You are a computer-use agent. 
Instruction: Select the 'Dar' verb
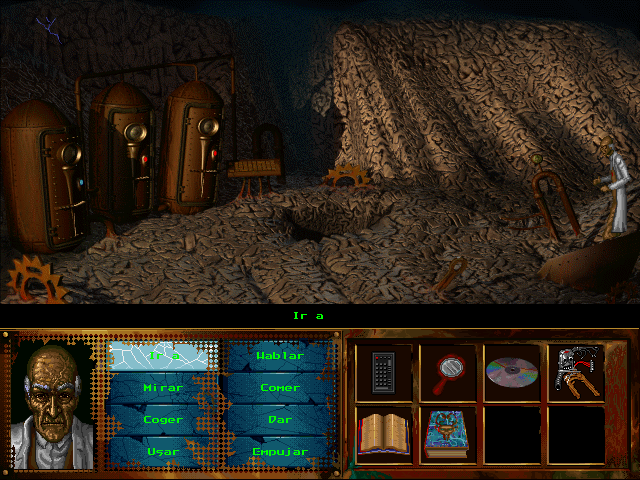click(x=280, y=420)
